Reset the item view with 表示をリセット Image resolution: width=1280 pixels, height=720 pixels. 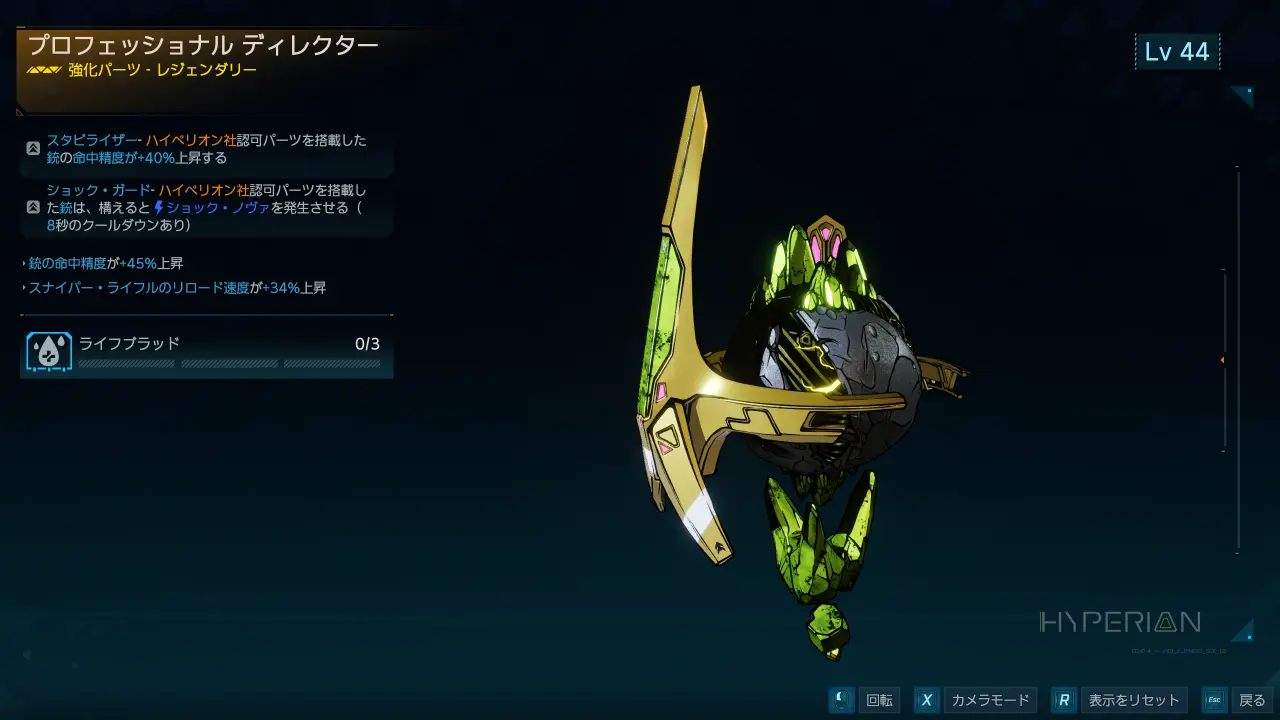tap(1134, 700)
